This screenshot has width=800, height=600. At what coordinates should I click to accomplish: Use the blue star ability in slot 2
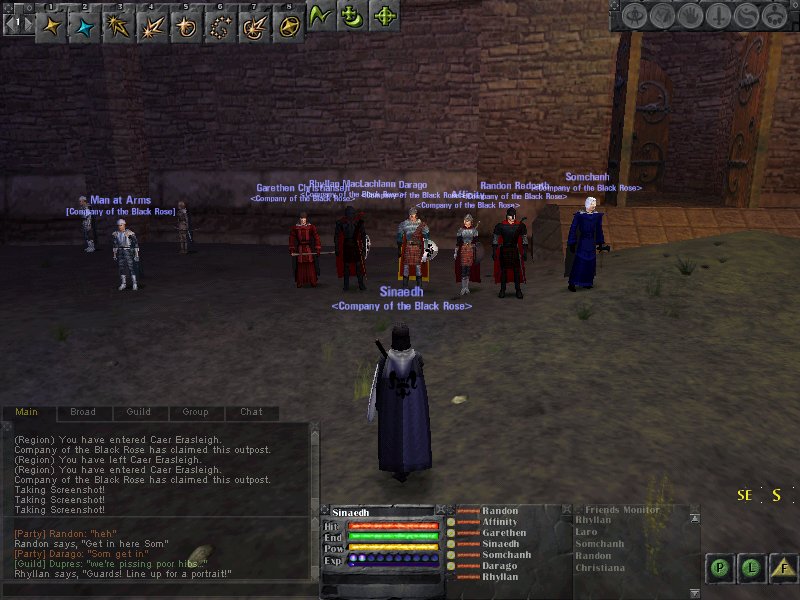pyautogui.click(x=85, y=25)
